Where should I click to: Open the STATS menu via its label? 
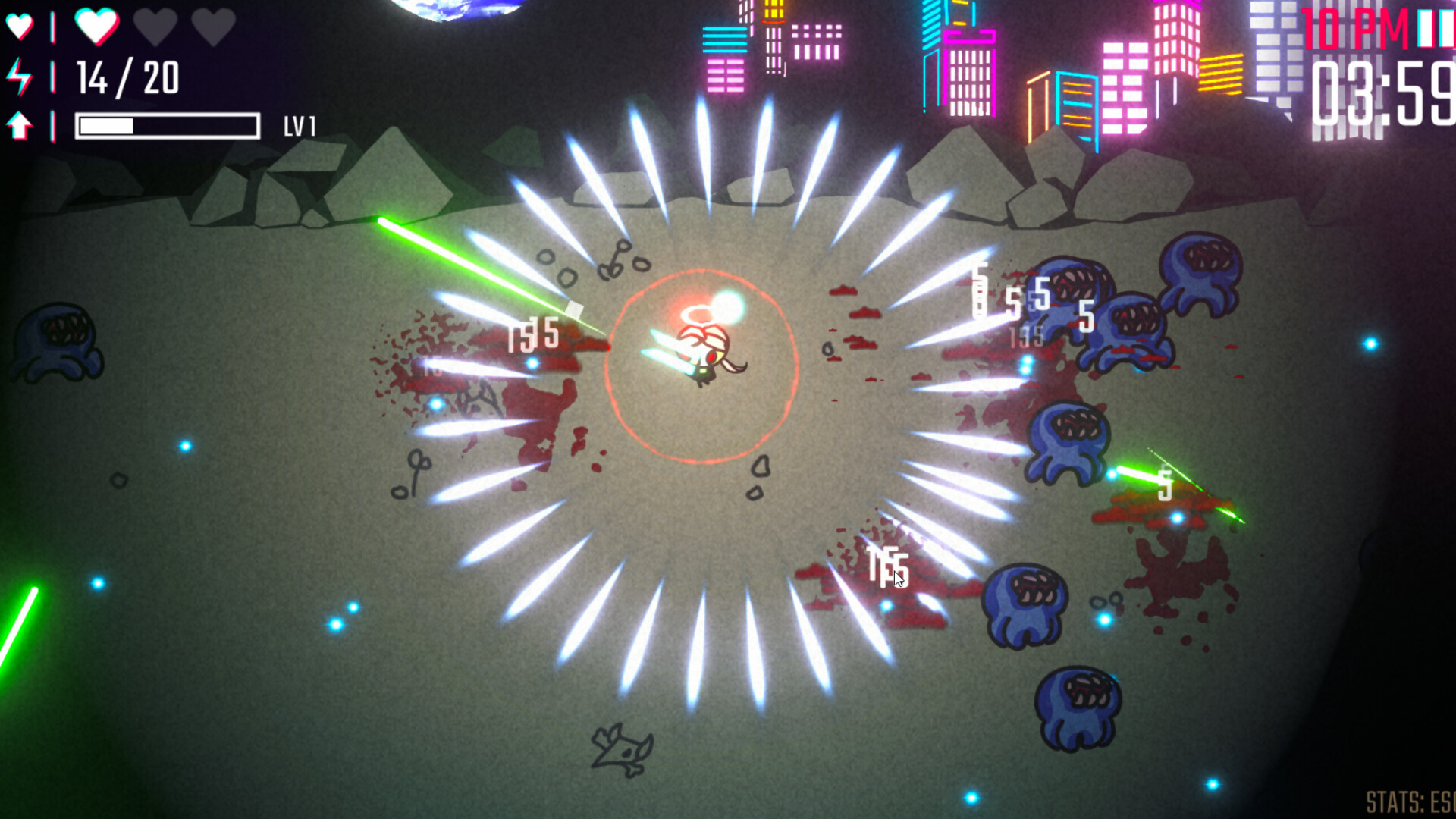click(x=1401, y=801)
